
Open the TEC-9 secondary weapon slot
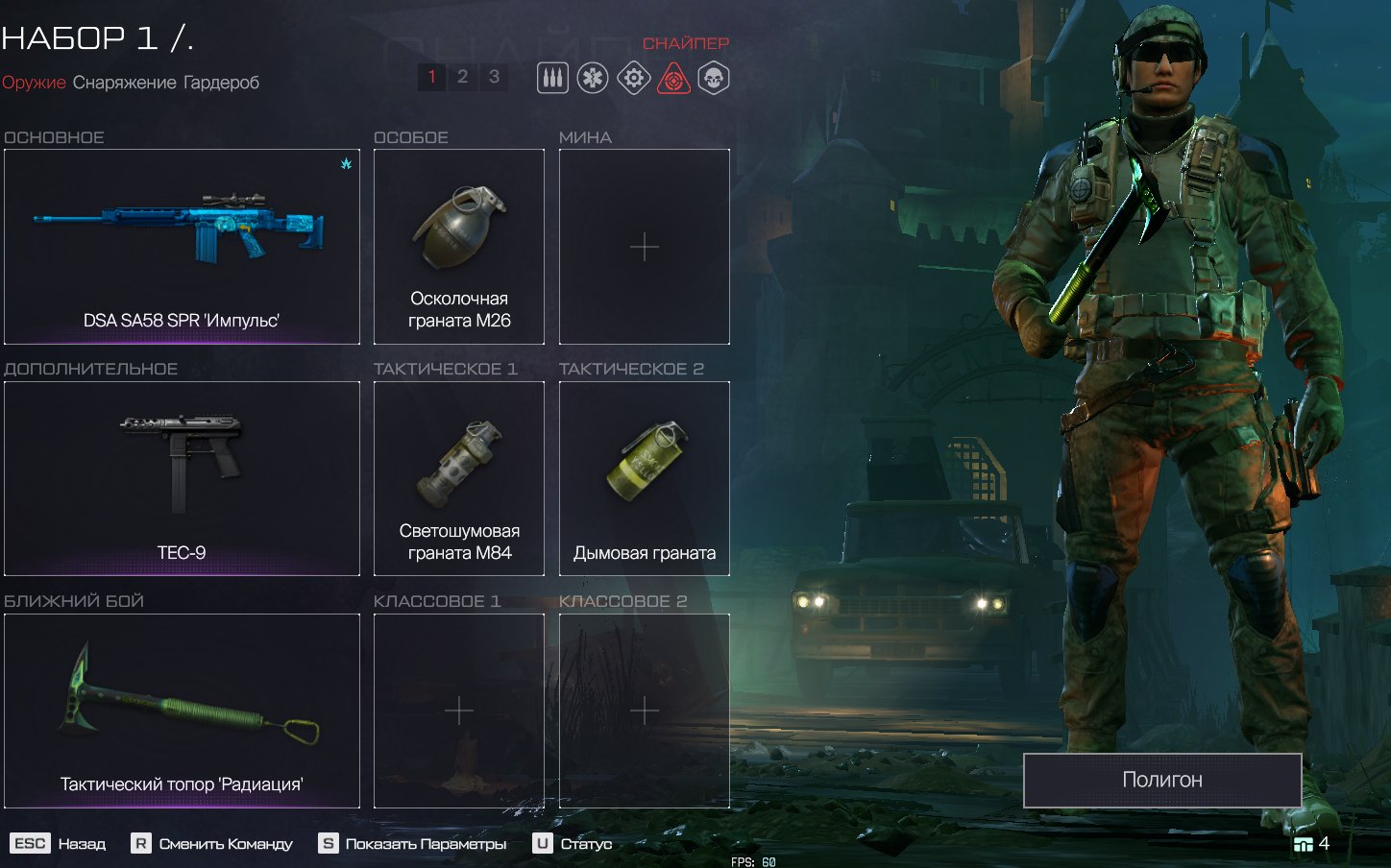point(182,478)
